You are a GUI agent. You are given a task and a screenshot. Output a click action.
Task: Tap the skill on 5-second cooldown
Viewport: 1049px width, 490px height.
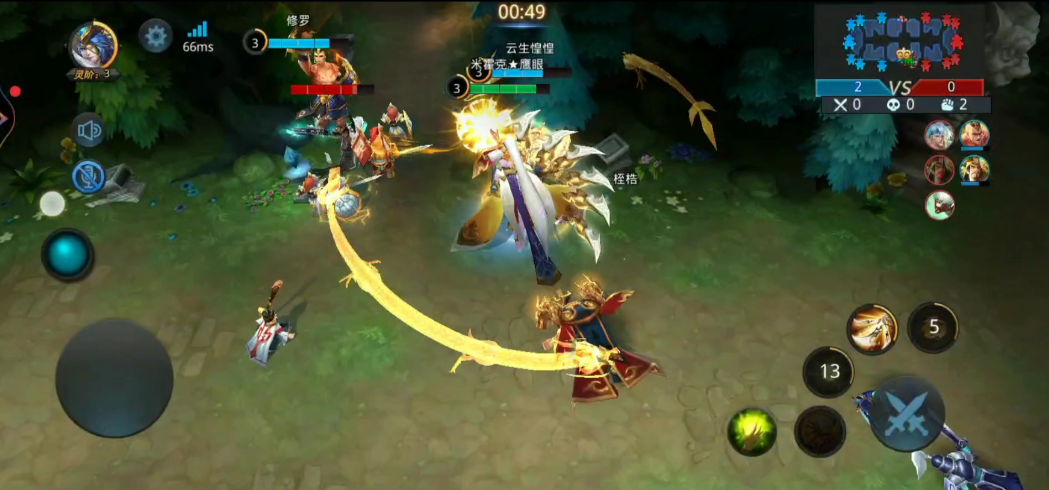(933, 327)
